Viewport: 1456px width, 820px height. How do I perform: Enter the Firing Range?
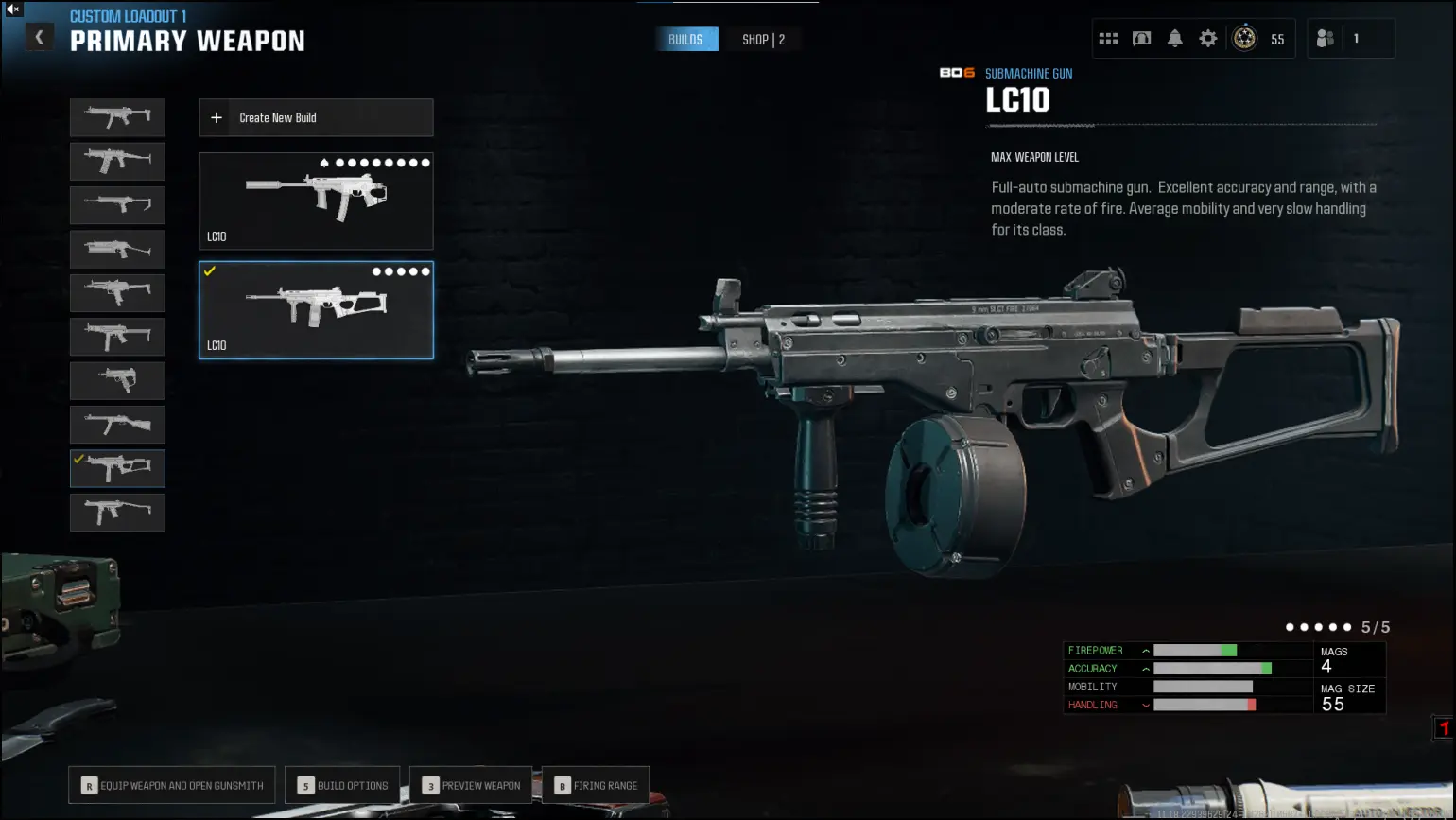pyautogui.click(x=596, y=785)
